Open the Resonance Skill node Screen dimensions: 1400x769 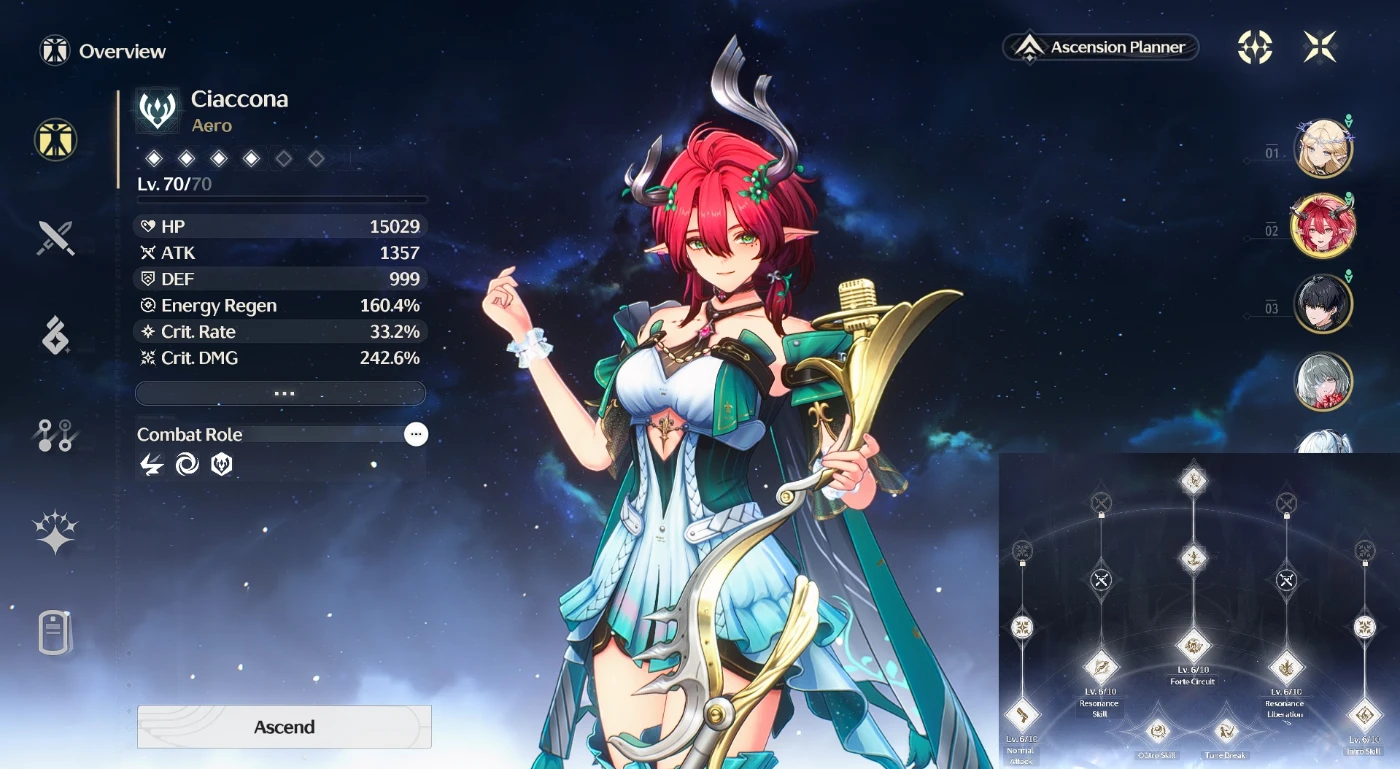(1101, 666)
